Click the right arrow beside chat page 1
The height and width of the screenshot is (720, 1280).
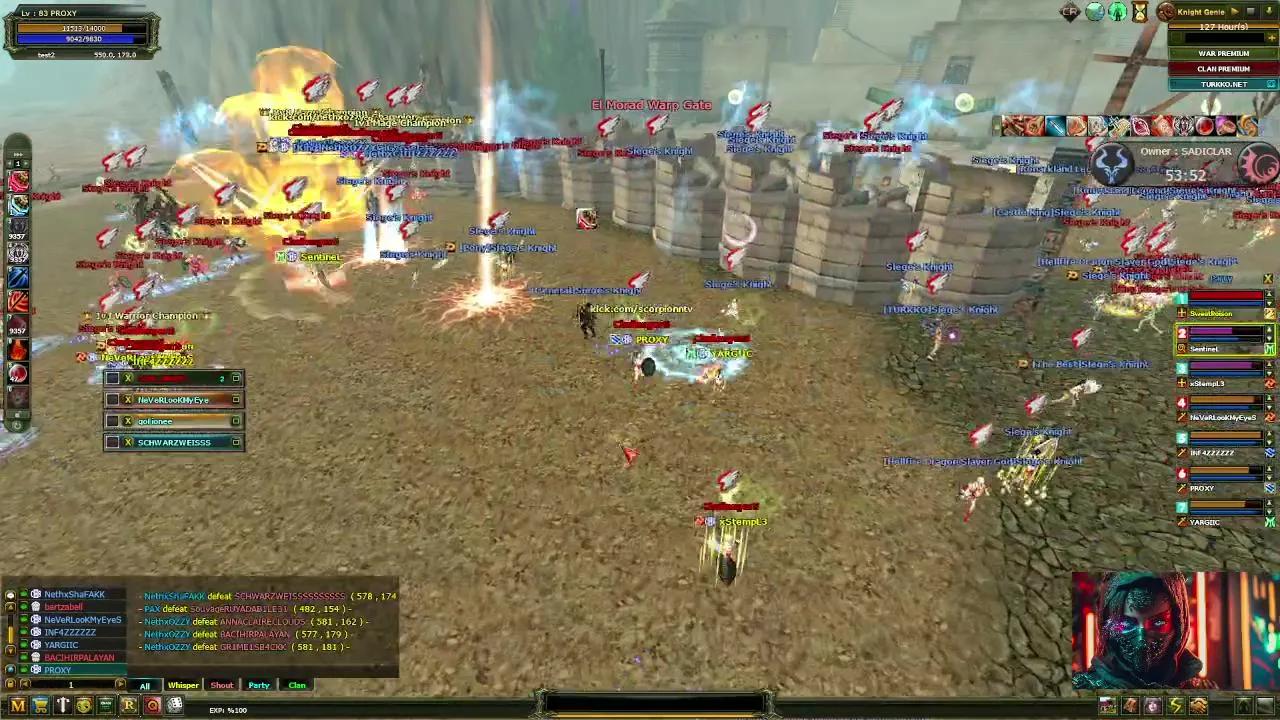[120, 685]
